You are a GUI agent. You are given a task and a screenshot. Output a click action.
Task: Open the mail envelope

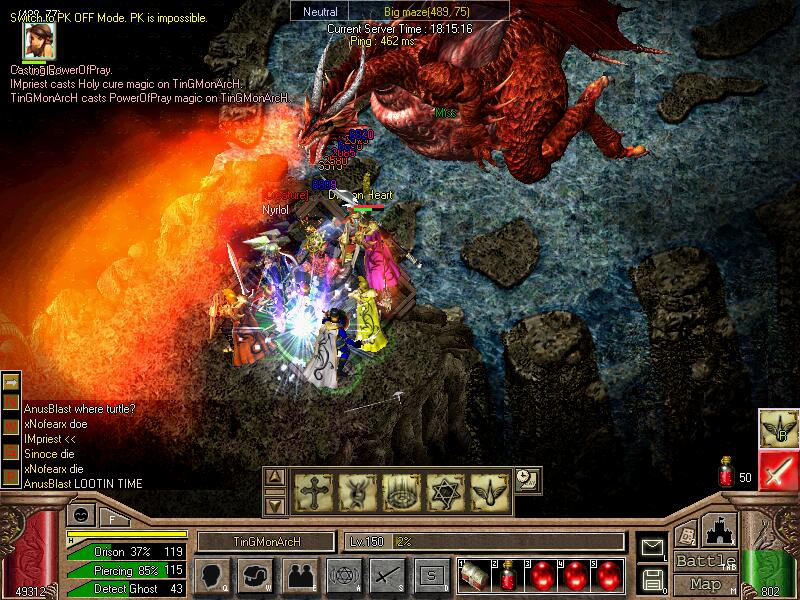[x=652, y=547]
